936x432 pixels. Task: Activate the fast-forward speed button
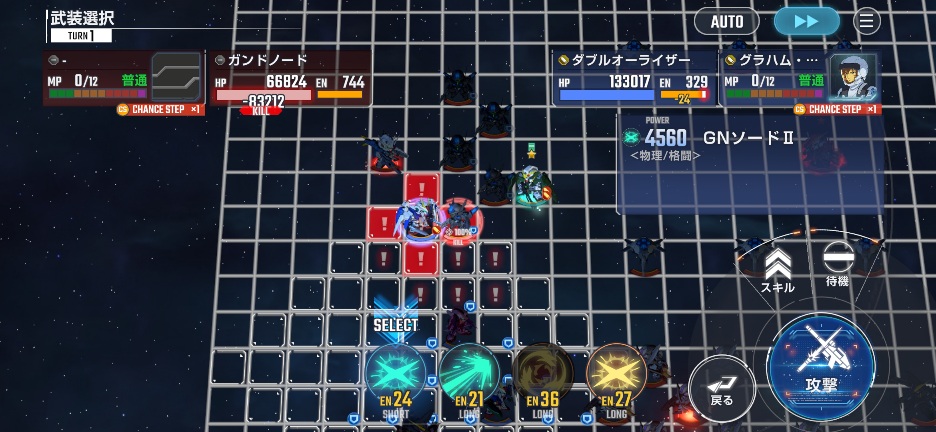tap(807, 21)
